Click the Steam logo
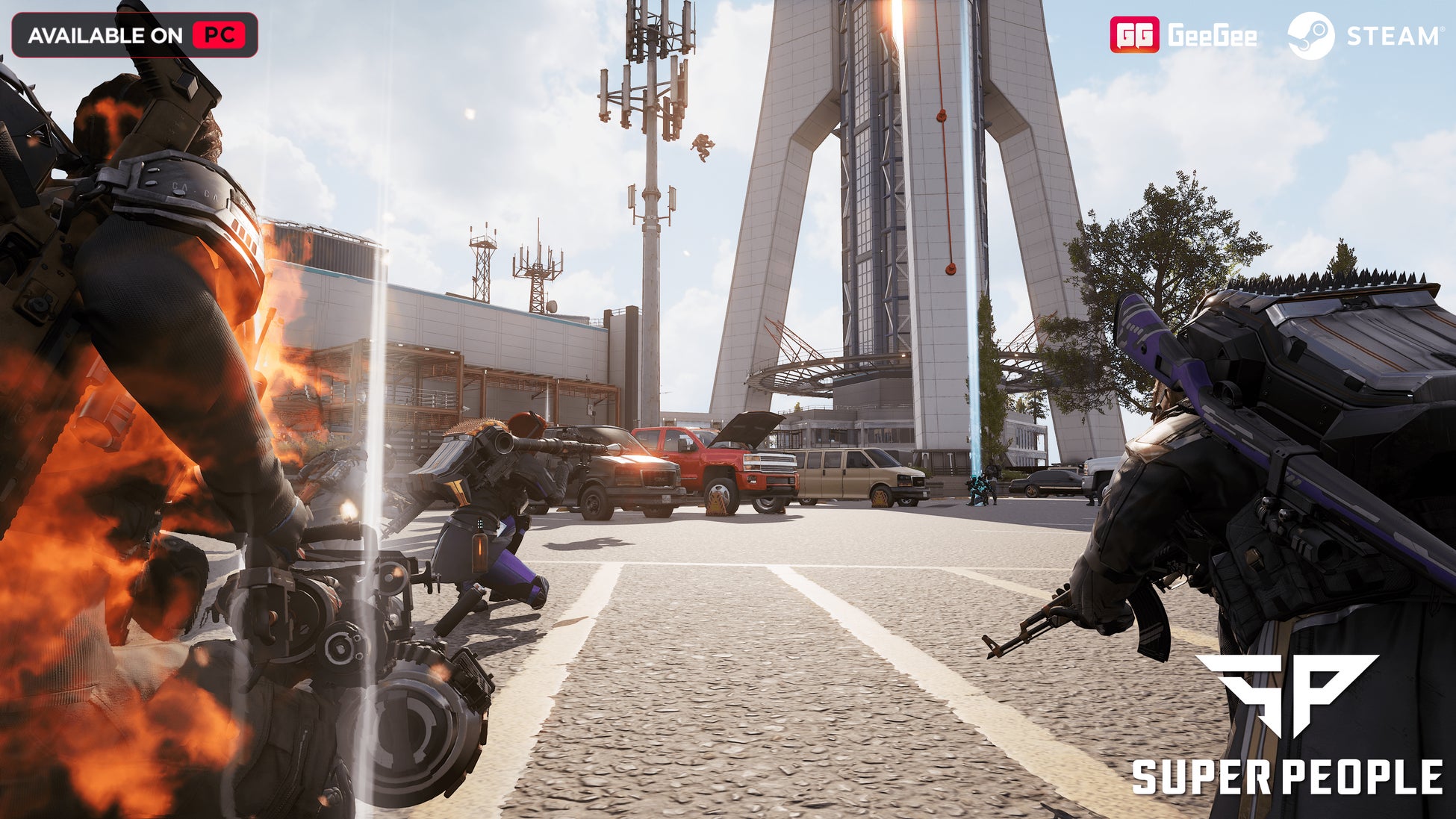The width and height of the screenshot is (1456, 819). coord(1363,36)
